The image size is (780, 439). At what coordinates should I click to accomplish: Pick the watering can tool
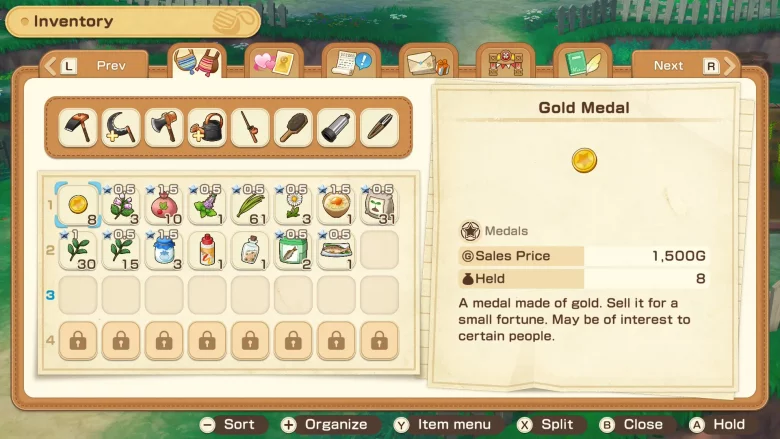pos(207,128)
